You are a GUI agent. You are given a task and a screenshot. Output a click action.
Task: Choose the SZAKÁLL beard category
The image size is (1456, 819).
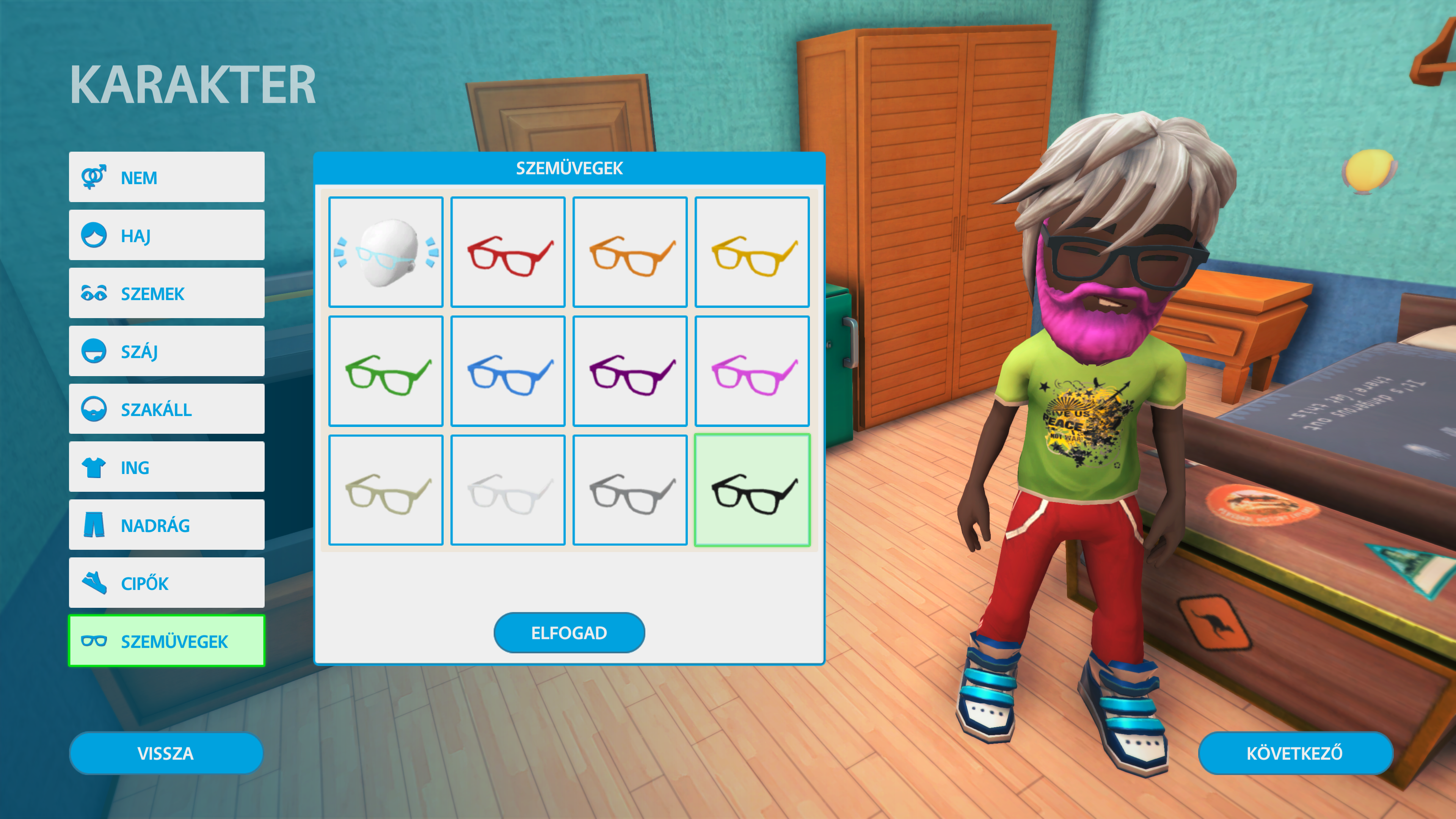pos(167,409)
